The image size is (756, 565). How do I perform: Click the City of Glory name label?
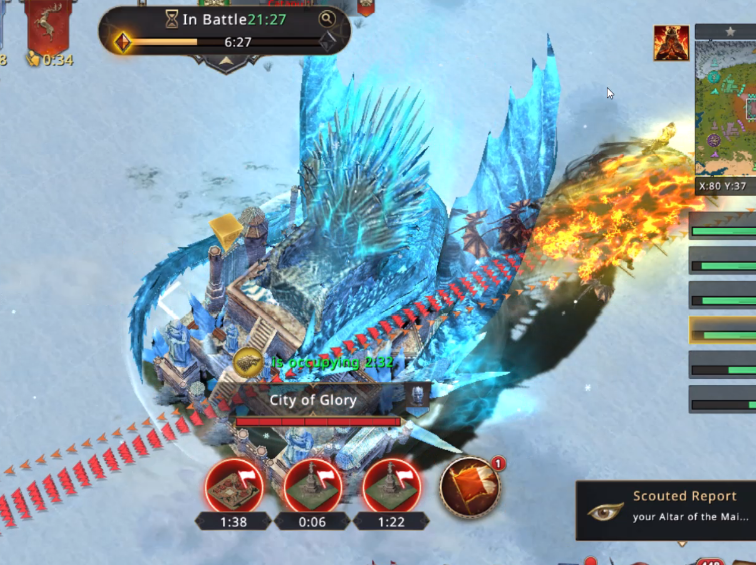tap(313, 400)
